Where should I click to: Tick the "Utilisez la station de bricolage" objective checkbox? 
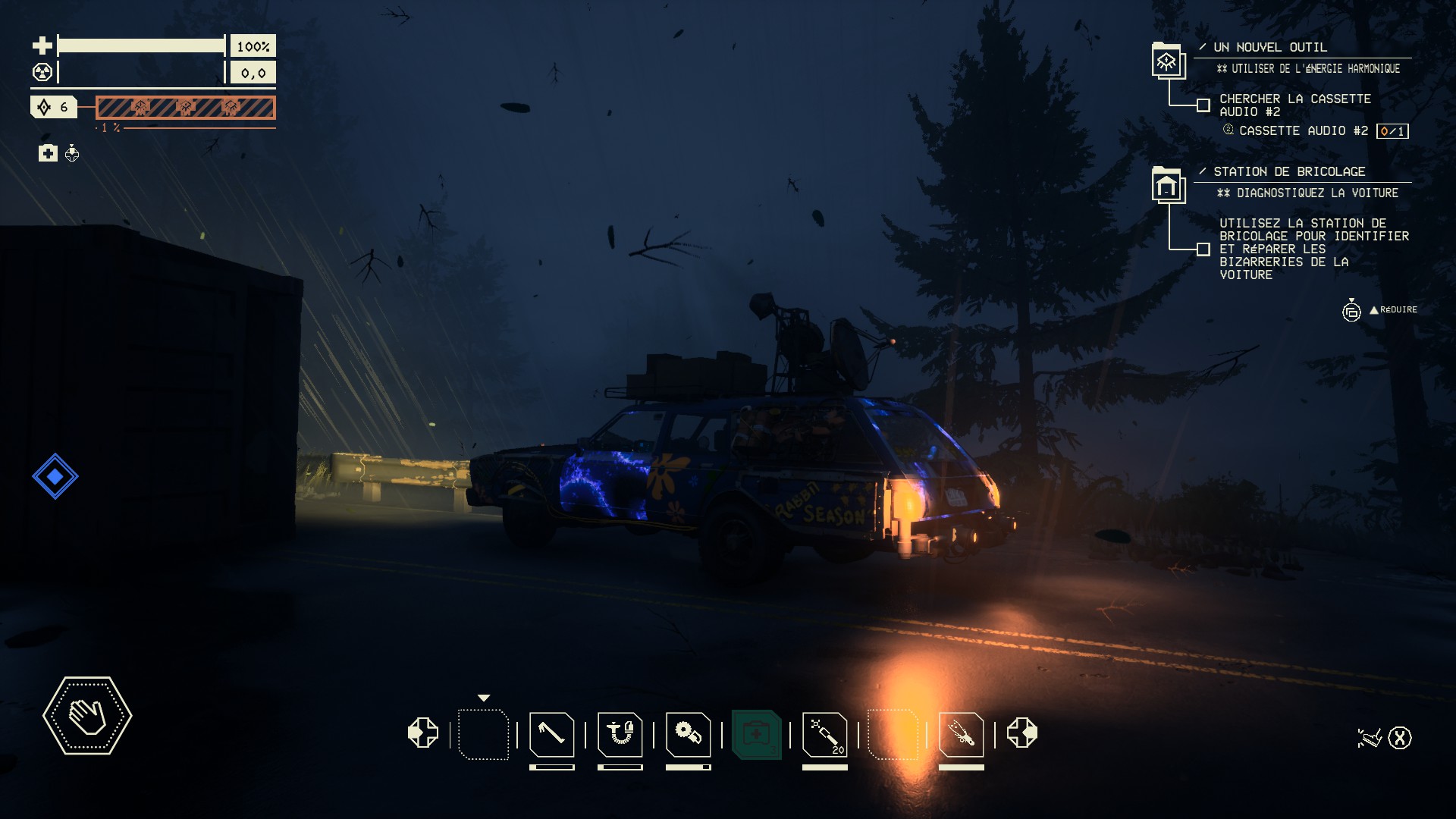click(1203, 249)
